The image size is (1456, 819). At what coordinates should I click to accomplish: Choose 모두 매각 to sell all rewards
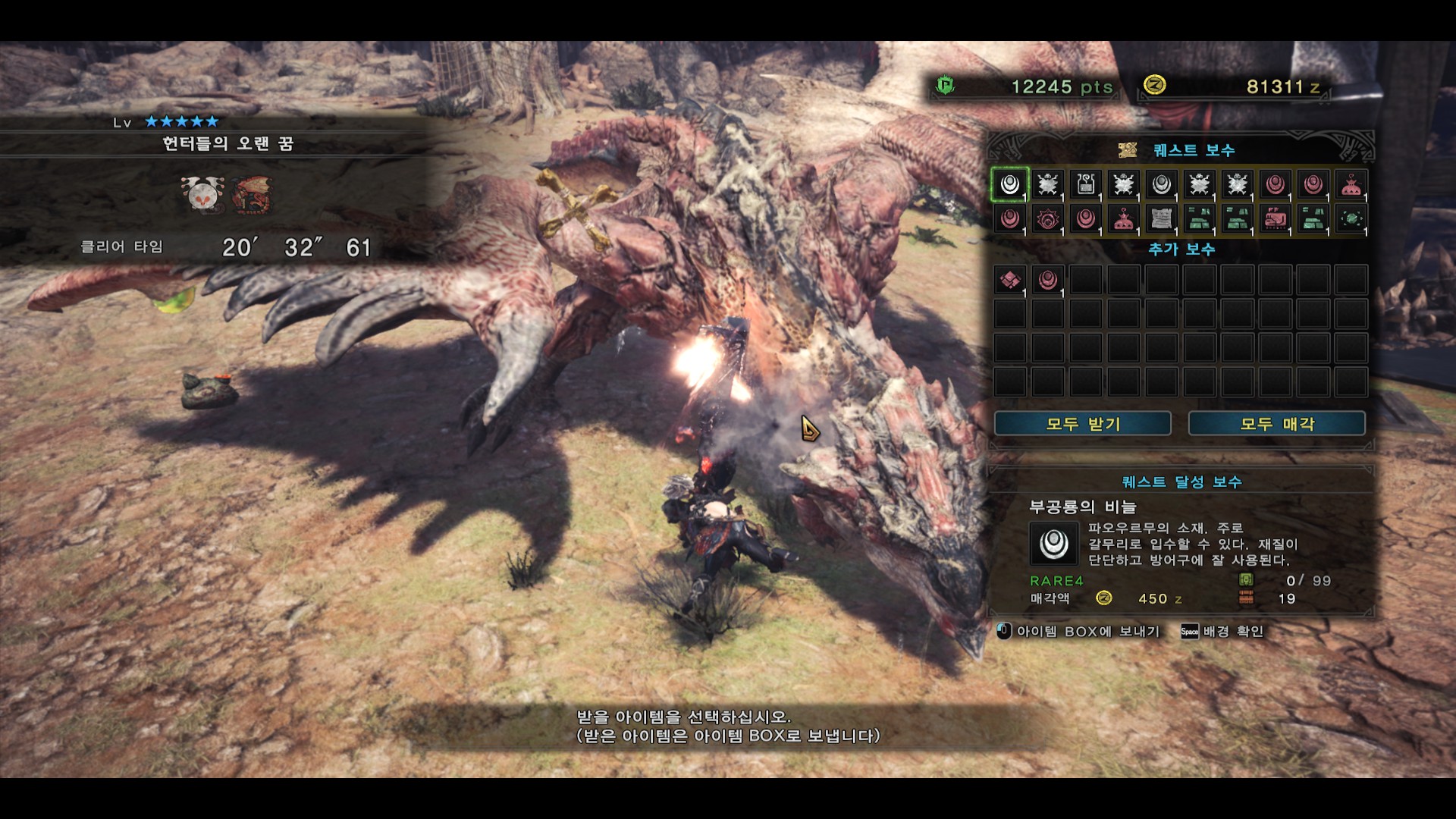[1276, 424]
